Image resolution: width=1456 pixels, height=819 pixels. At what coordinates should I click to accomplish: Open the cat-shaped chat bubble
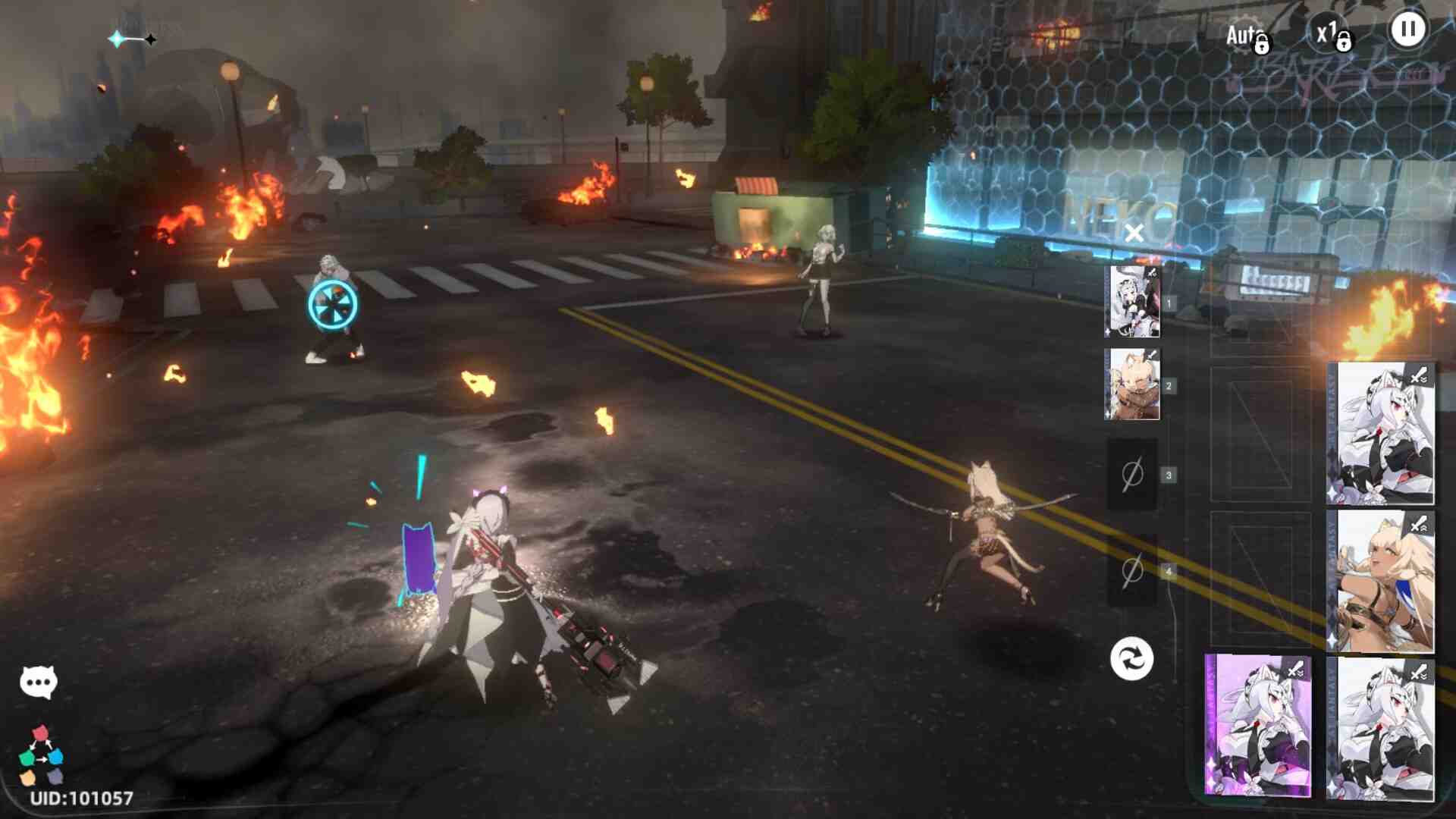(x=38, y=682)
